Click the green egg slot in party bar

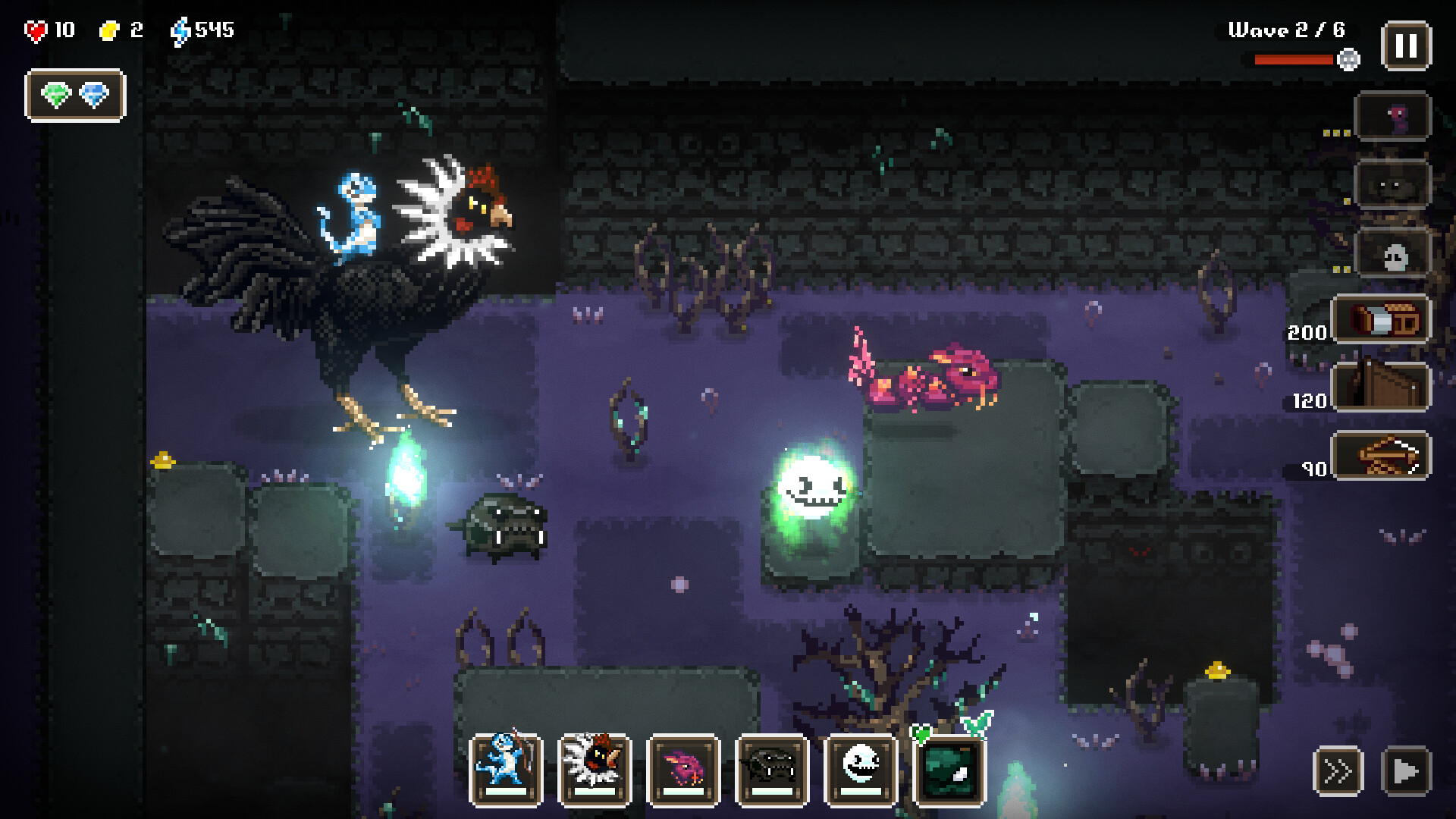(952, 769)
